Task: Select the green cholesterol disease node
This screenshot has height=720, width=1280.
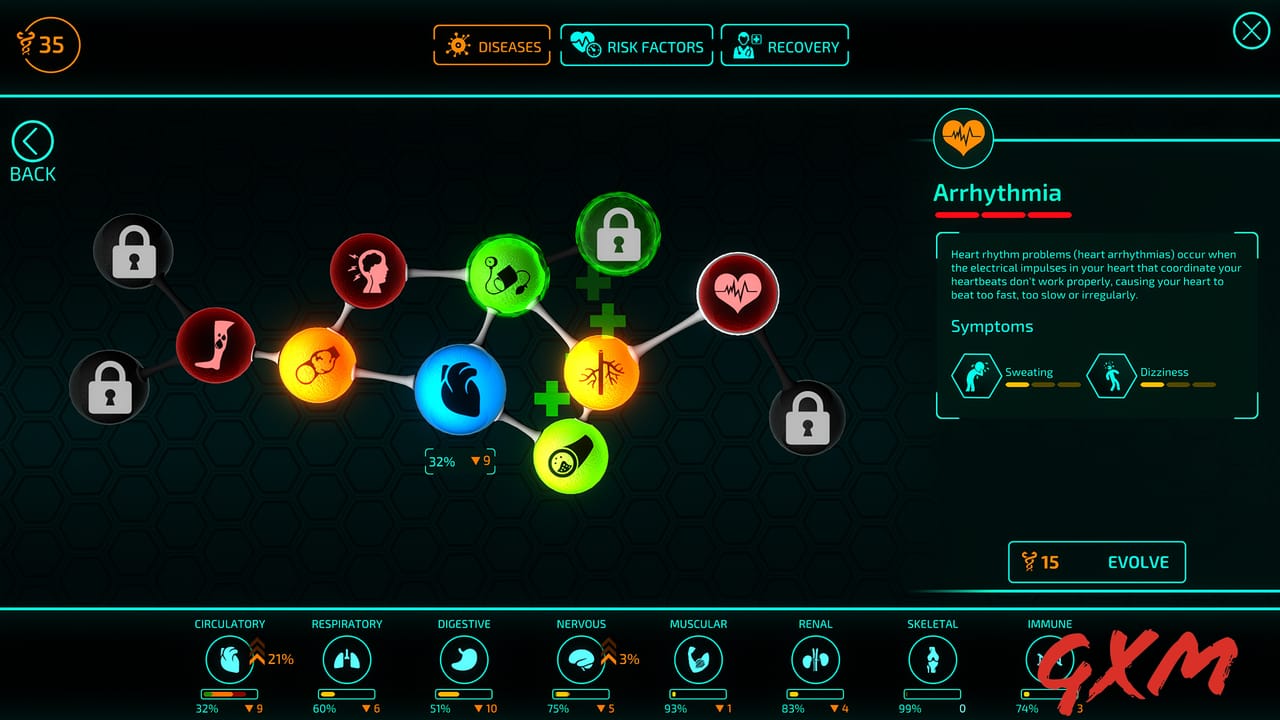Action: pos(570,456)
